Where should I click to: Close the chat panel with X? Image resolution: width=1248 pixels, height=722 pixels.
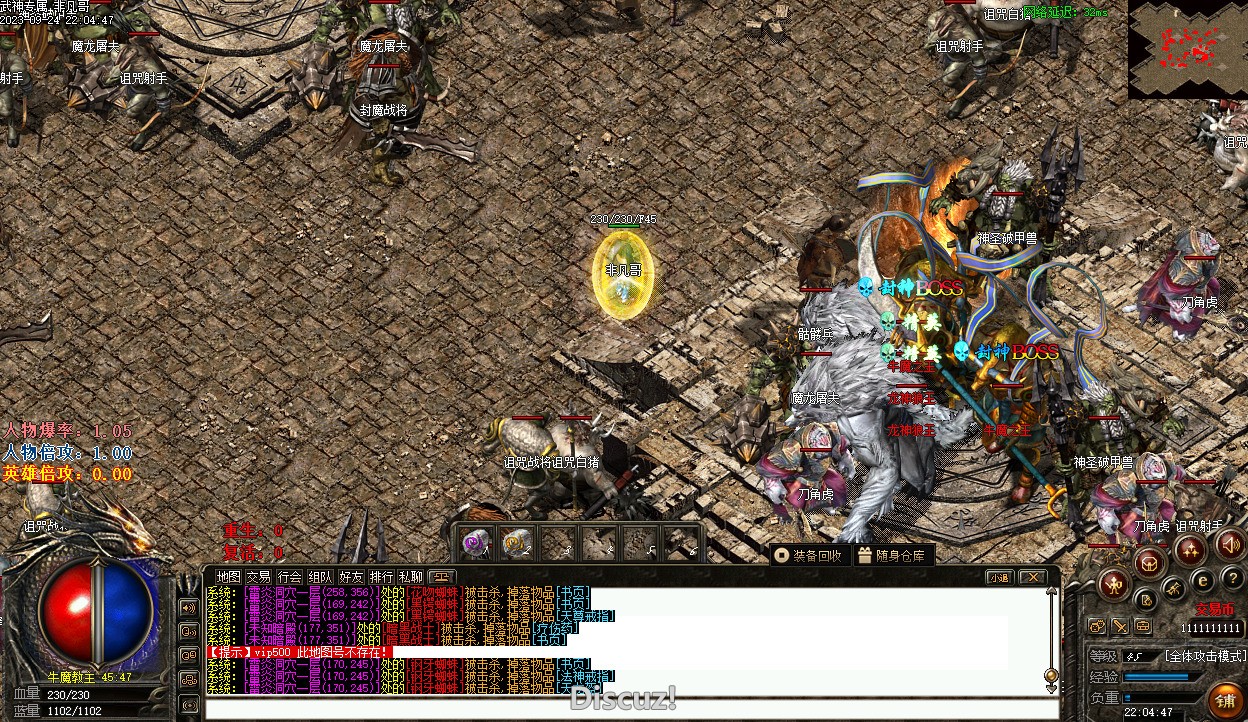click(1032, 577)
